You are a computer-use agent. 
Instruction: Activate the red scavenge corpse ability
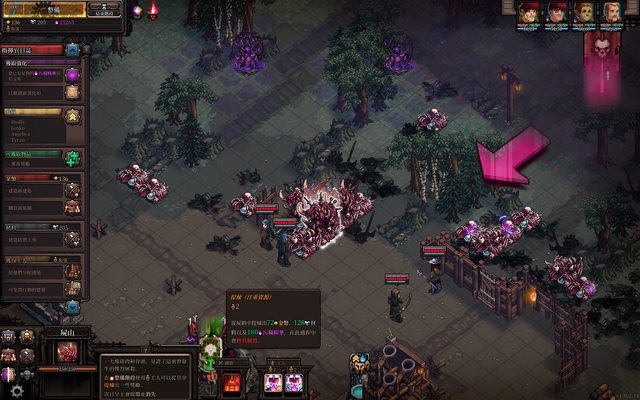231,381
